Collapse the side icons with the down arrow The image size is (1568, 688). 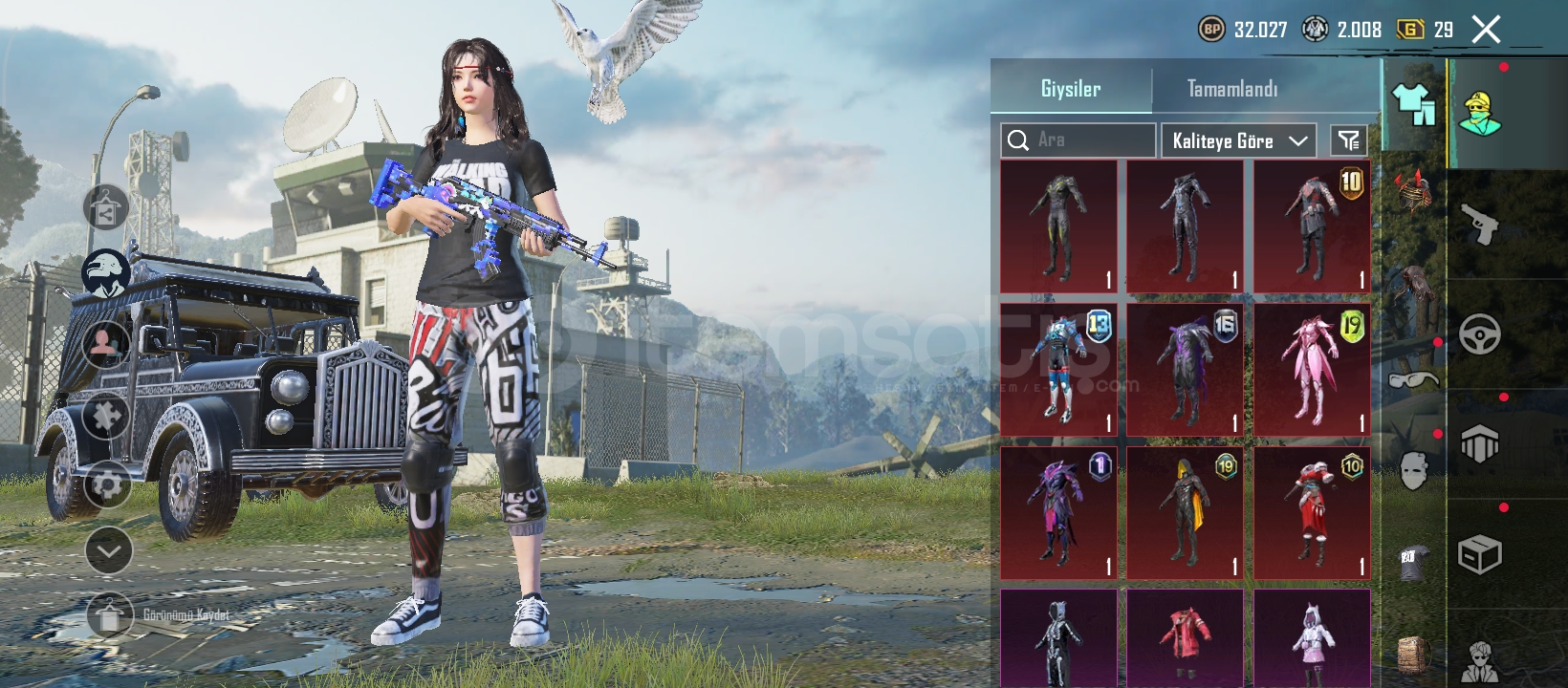109,550
